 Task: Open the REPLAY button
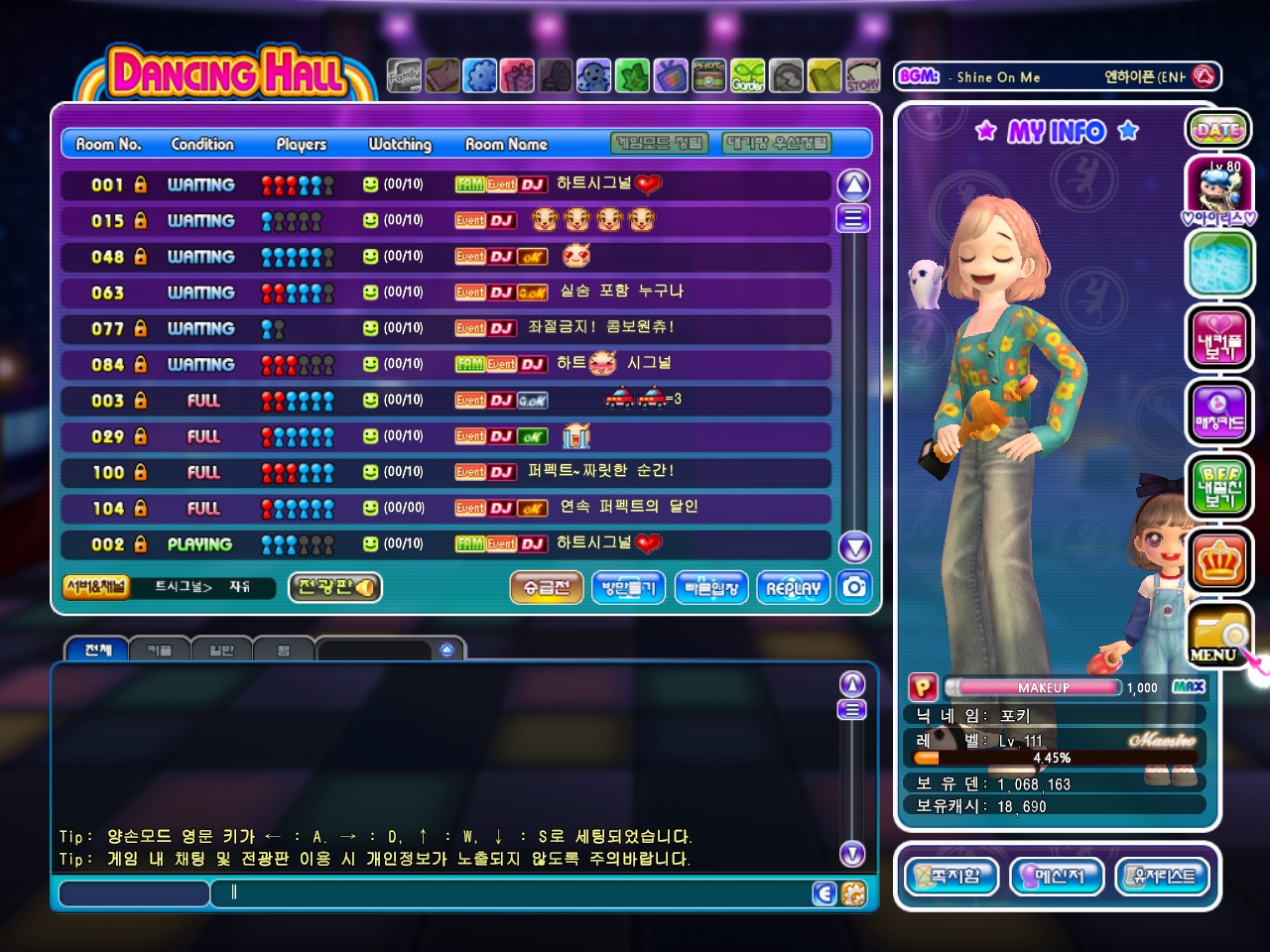click(x=793, y=587)
